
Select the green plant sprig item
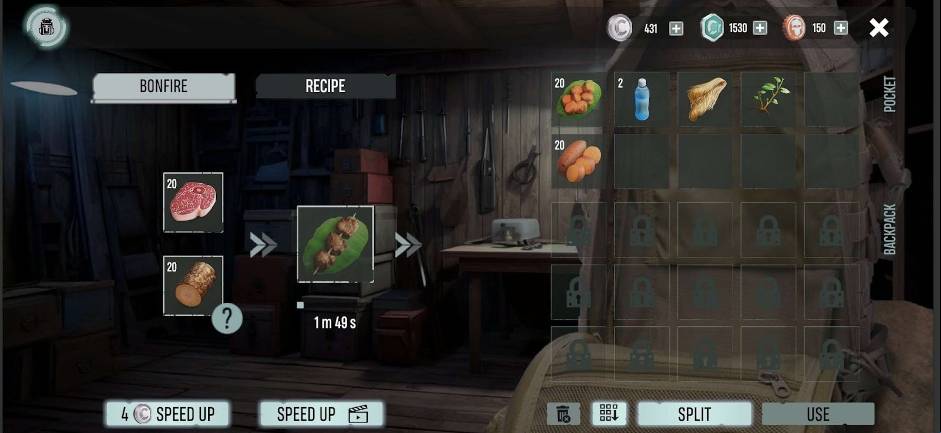770,99
